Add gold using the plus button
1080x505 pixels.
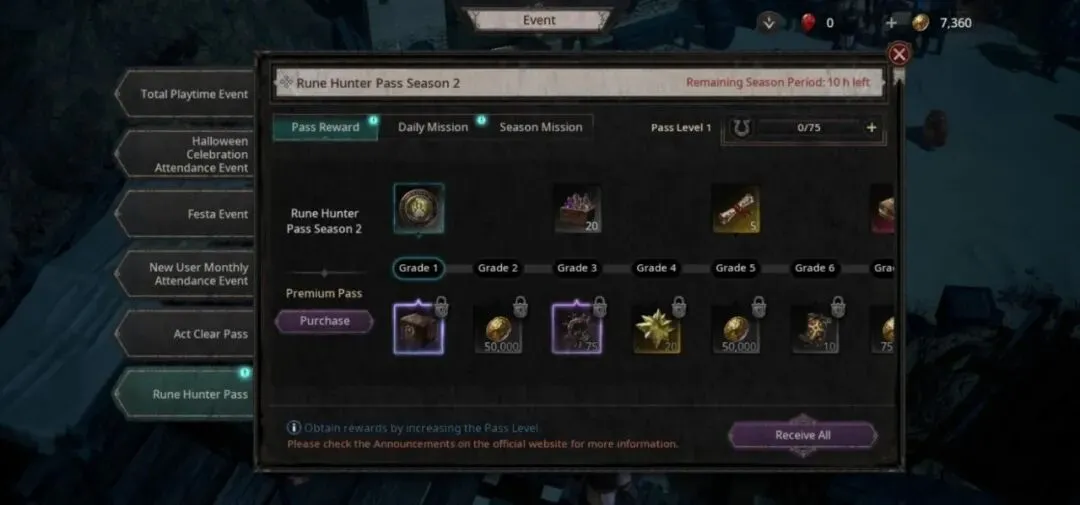pyautogui.click(x=891, y=23)
